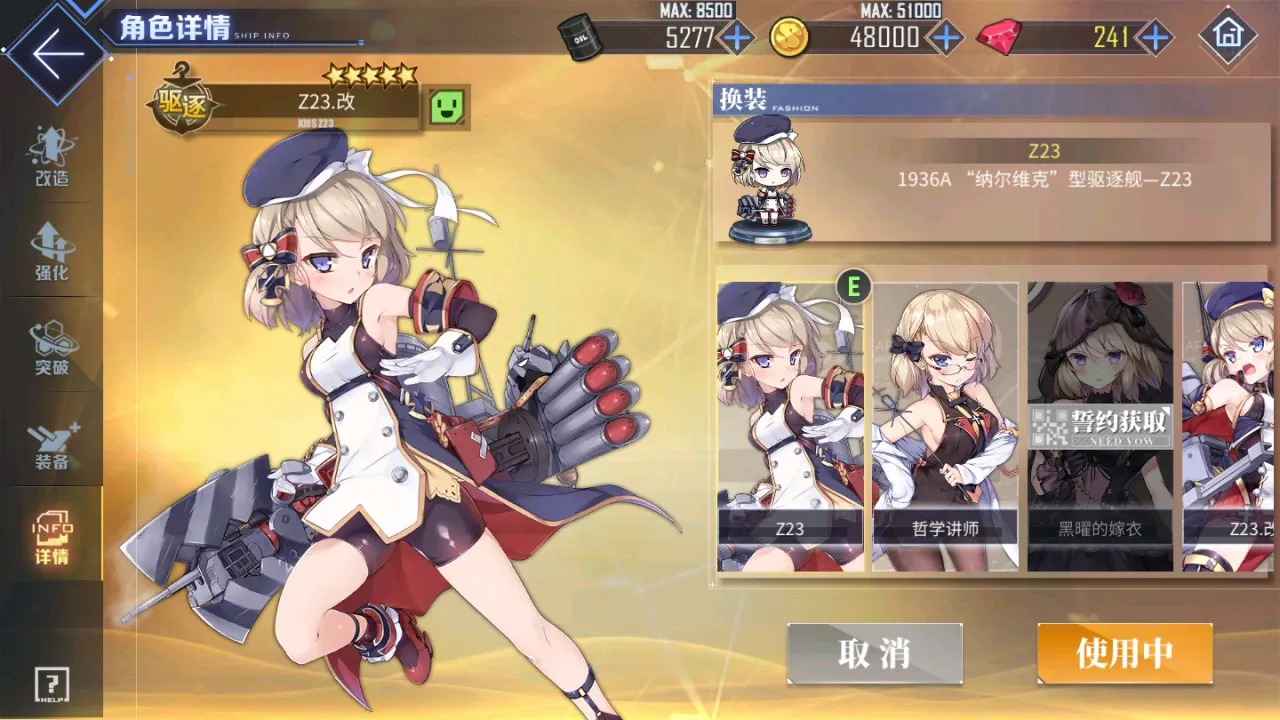The width and height of the screenshot is (1280, 720).
Task: Return to home screen via house icon
Action: pyautogui.click(x=1227, y=36)
